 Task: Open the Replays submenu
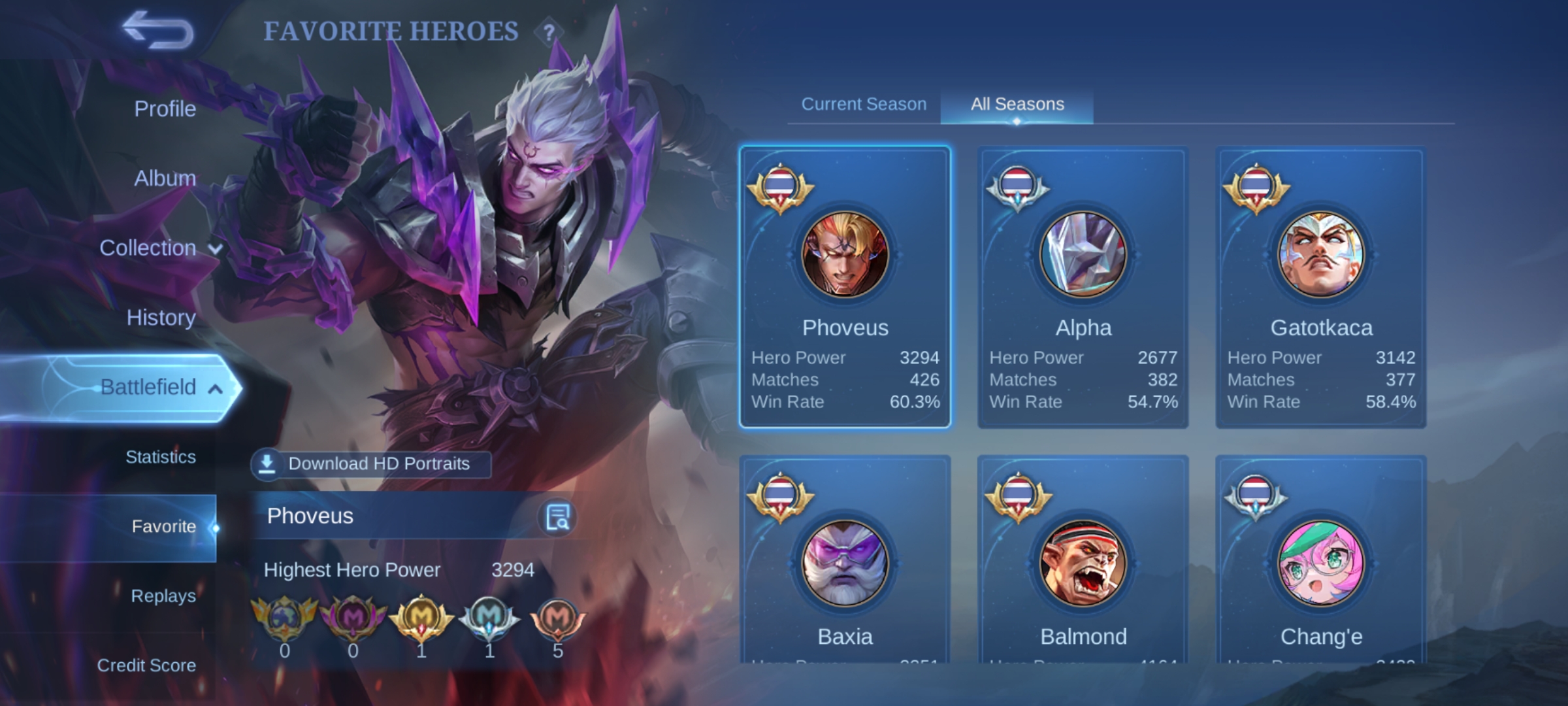click(x=163, y=596)
